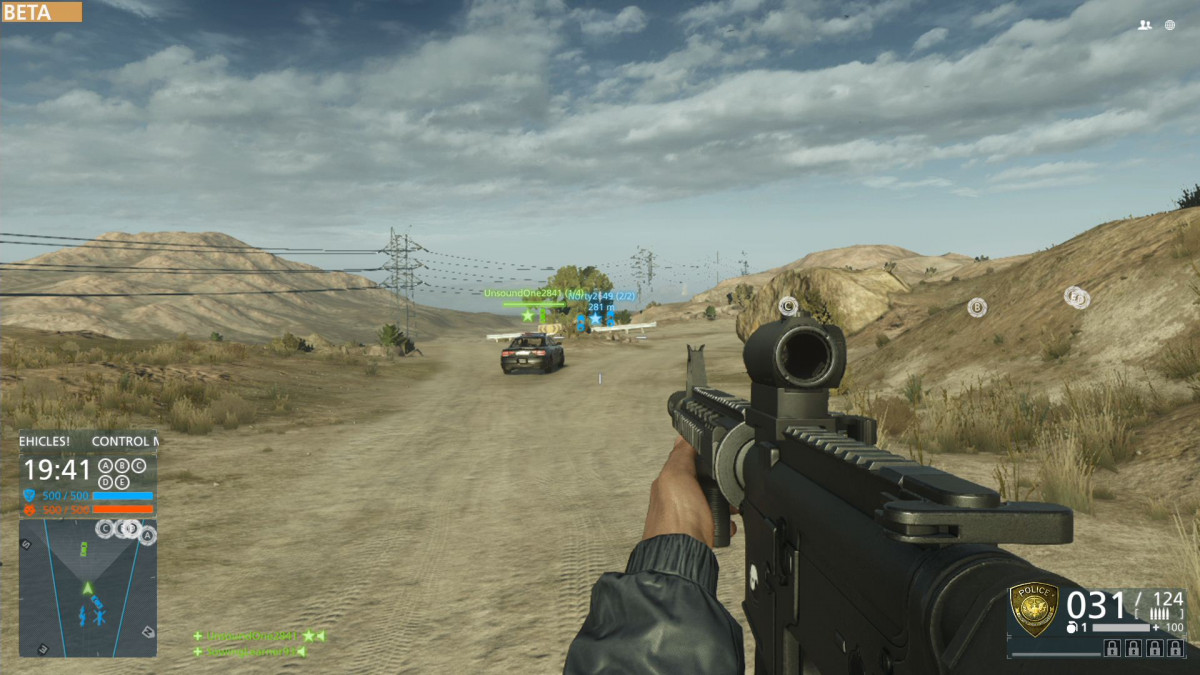Viewport: 1200px width, 675px height.
Task: Click the objective A marker on the minimap
Action: pos(147,537)
